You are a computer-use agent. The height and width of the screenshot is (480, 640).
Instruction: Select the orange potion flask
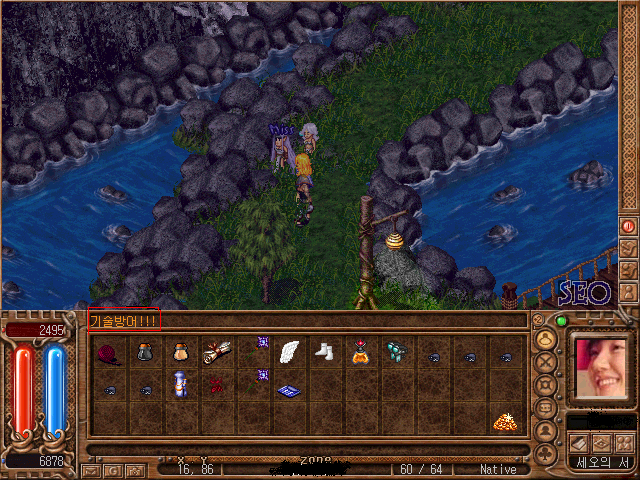[360, 352]
